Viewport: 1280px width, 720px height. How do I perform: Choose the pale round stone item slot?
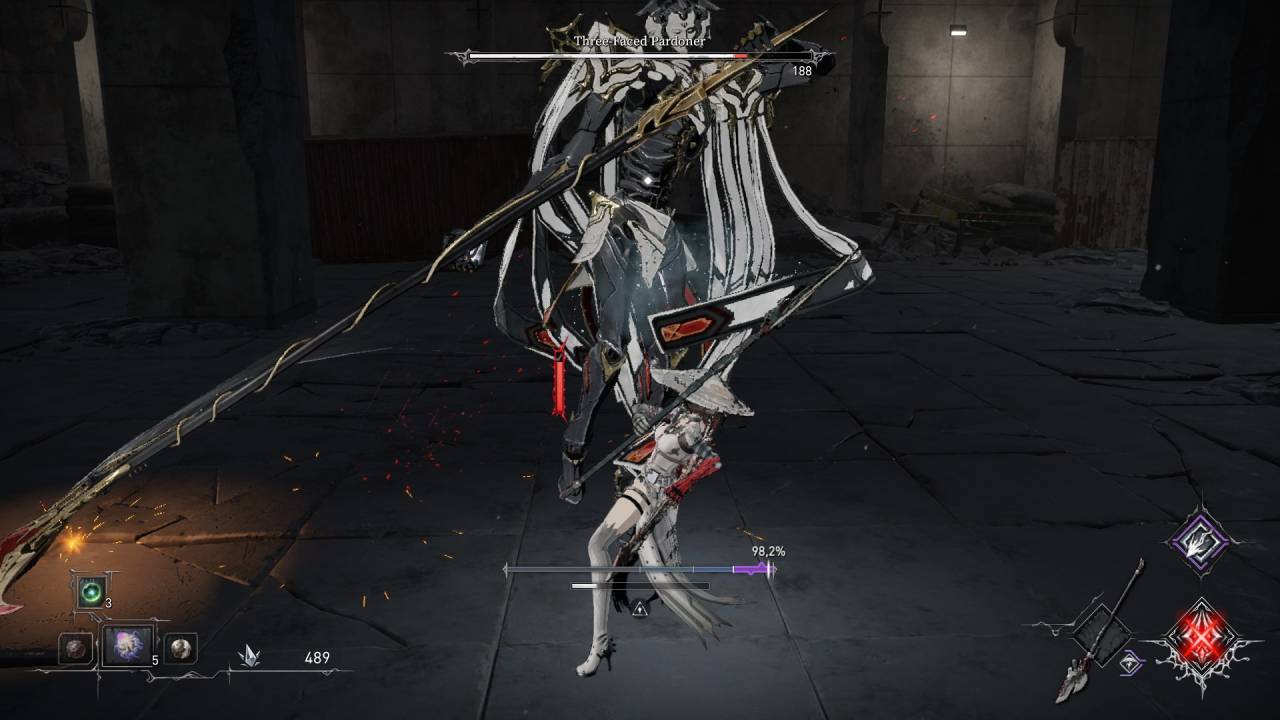[180, 648]
